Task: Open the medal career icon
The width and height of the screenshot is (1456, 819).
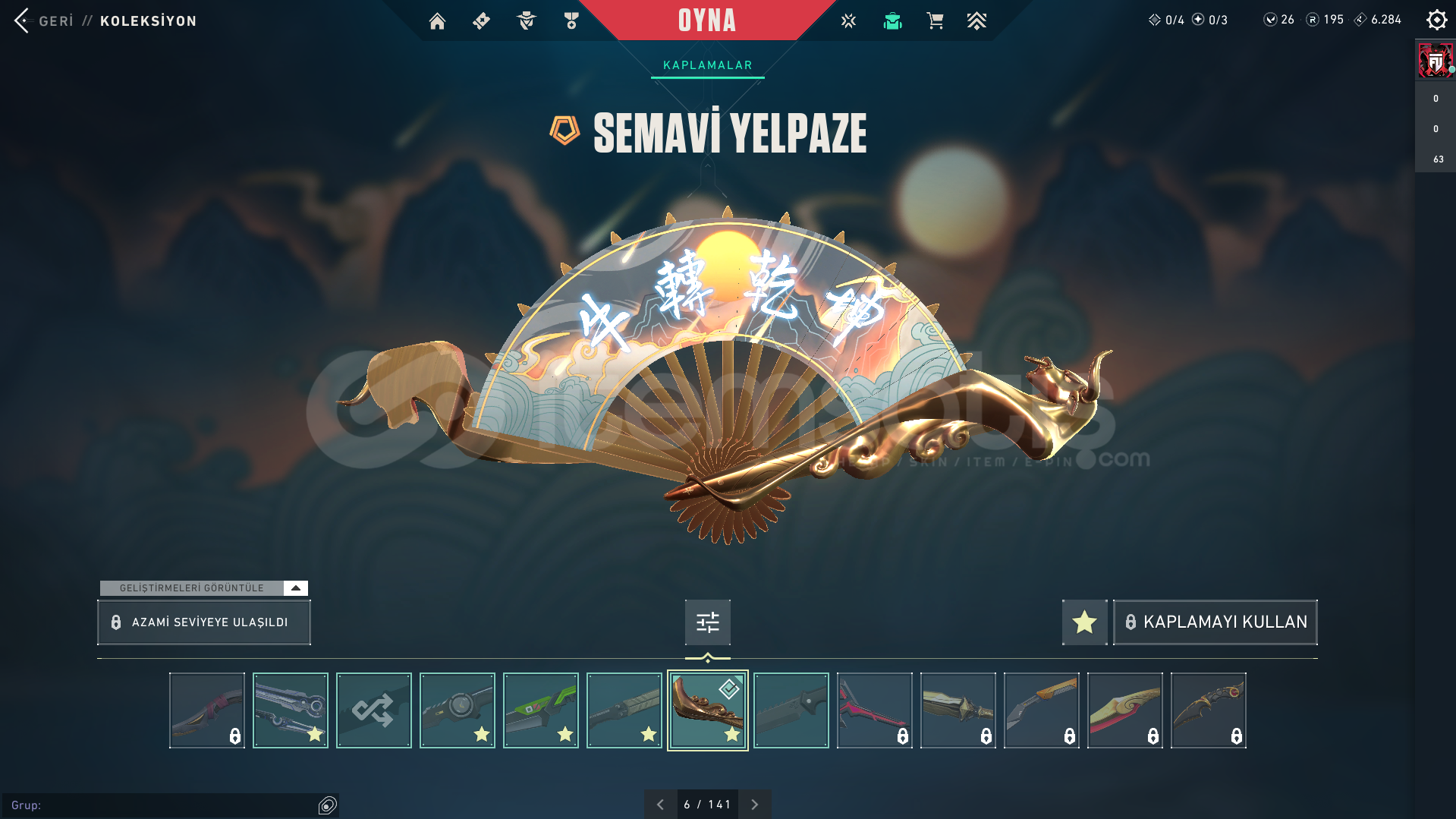Action: [571, 21]
